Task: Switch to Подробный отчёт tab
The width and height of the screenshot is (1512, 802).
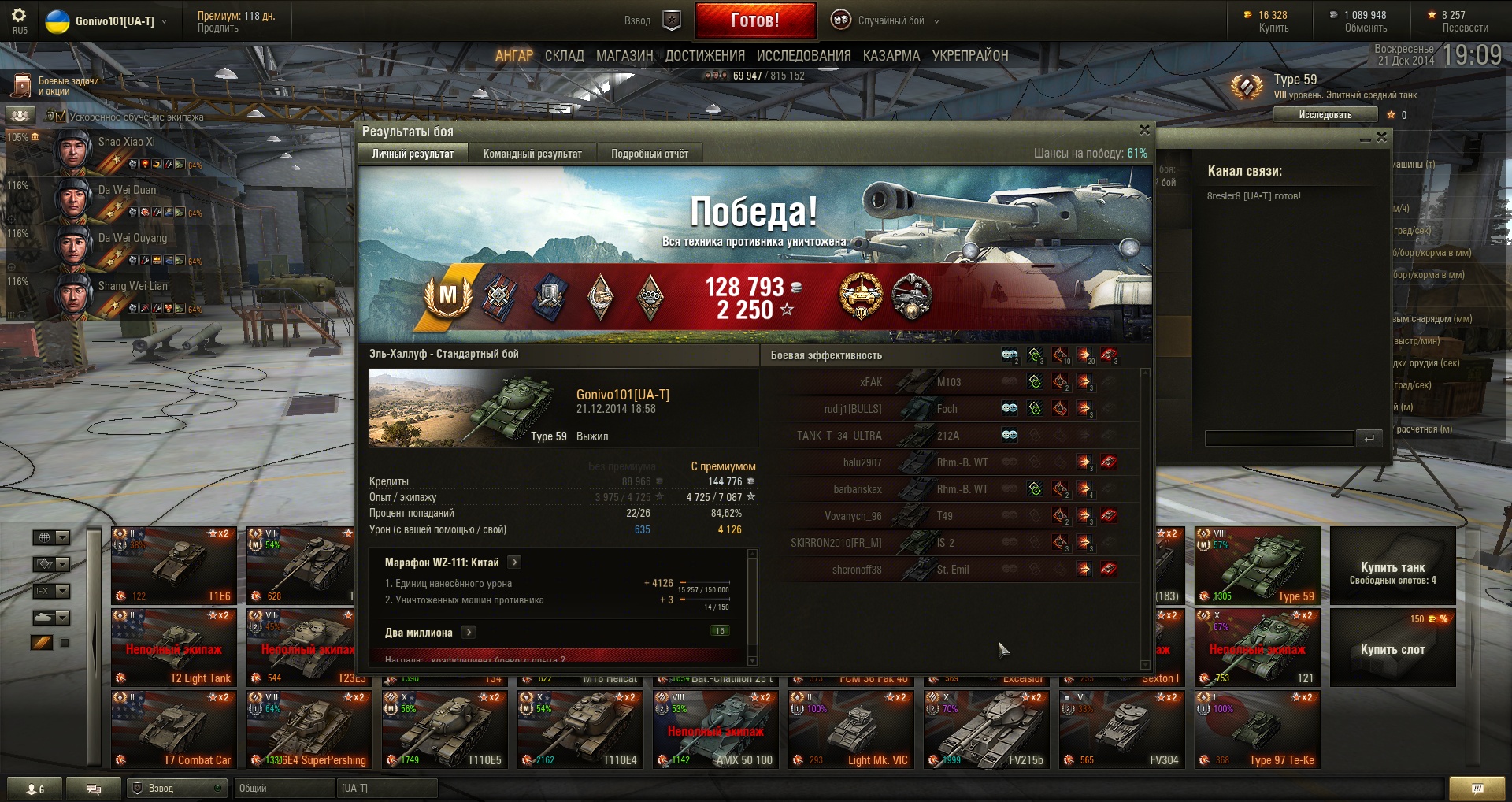Action: tap(650, 154)
